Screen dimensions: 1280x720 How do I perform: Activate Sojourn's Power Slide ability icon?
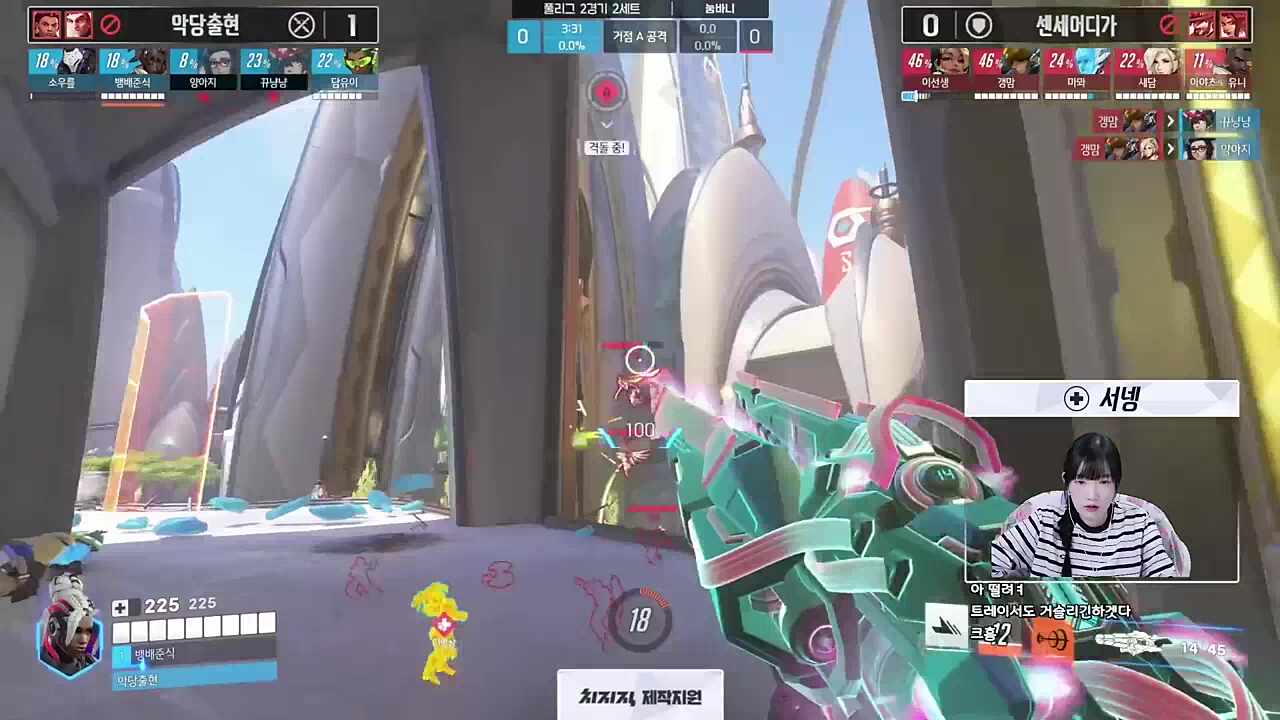[946, 627]
